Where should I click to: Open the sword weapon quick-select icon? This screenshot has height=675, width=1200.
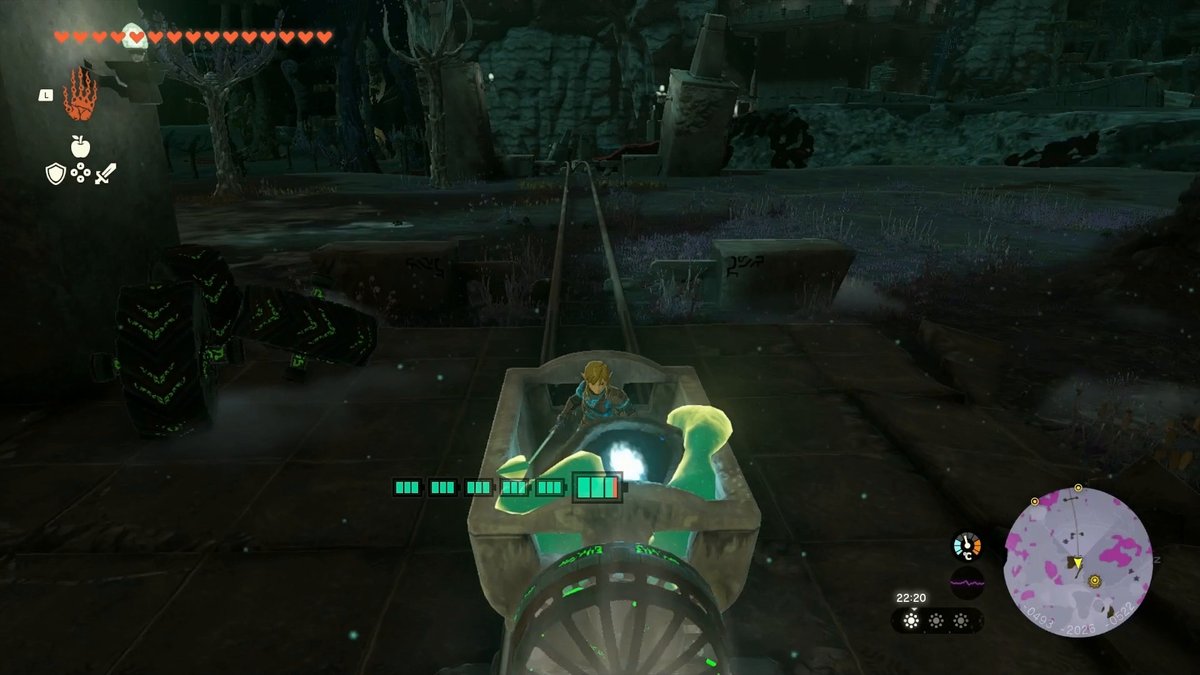[105, 174]
